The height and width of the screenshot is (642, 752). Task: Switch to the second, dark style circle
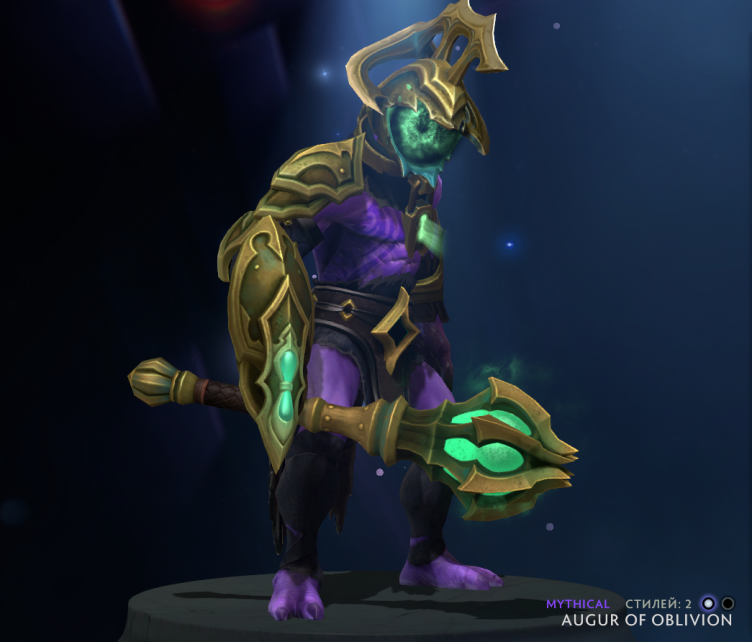[x=728, y=603]
